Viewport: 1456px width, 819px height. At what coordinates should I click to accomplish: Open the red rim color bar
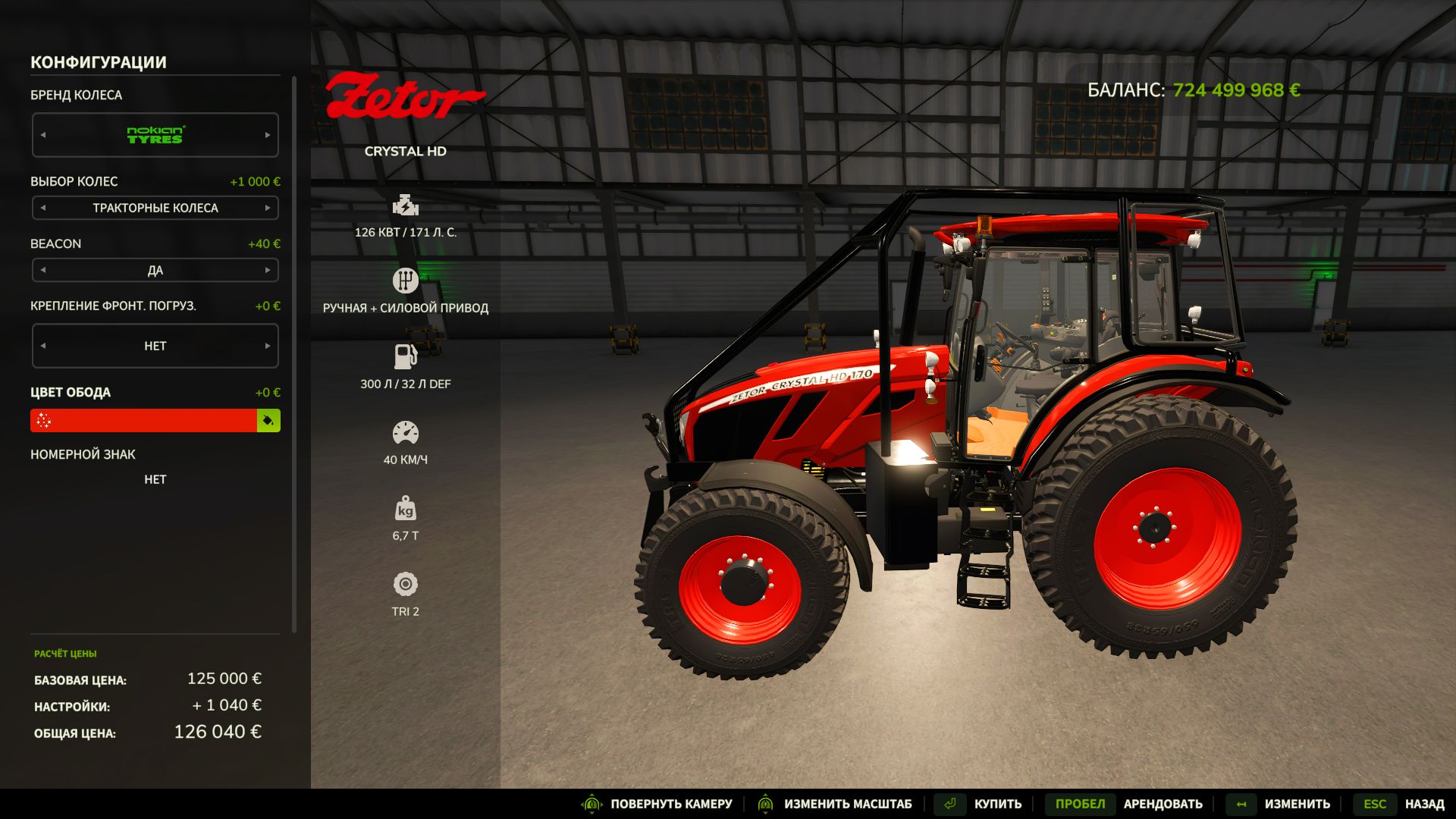(x=144, y=421)
